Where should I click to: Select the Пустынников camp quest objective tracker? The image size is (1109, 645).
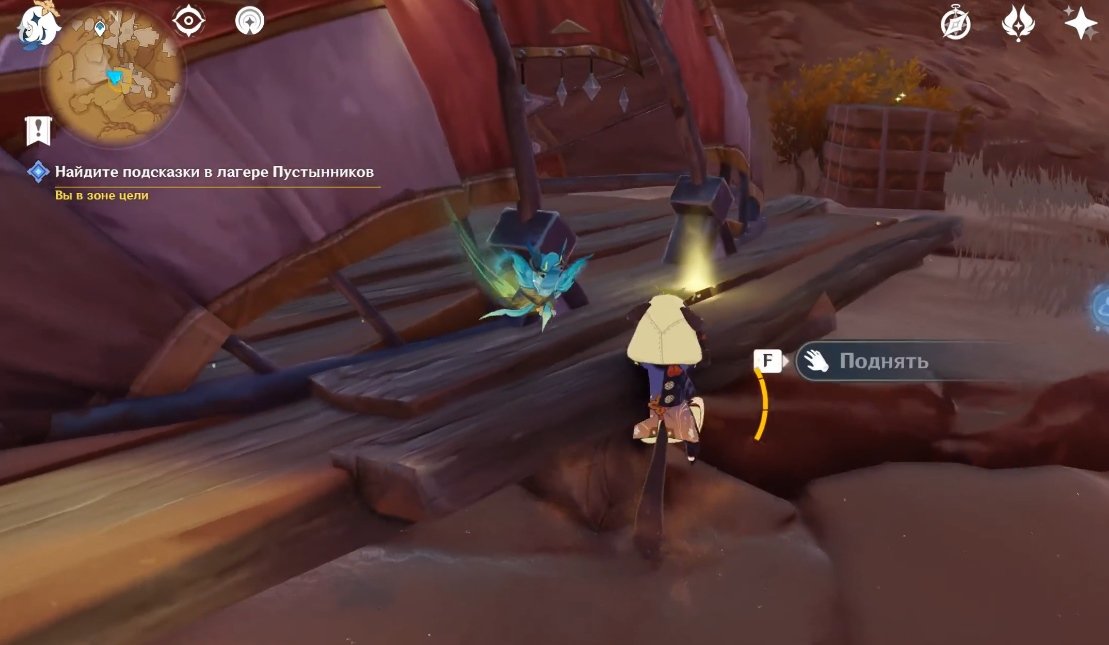tap(214, 172)
